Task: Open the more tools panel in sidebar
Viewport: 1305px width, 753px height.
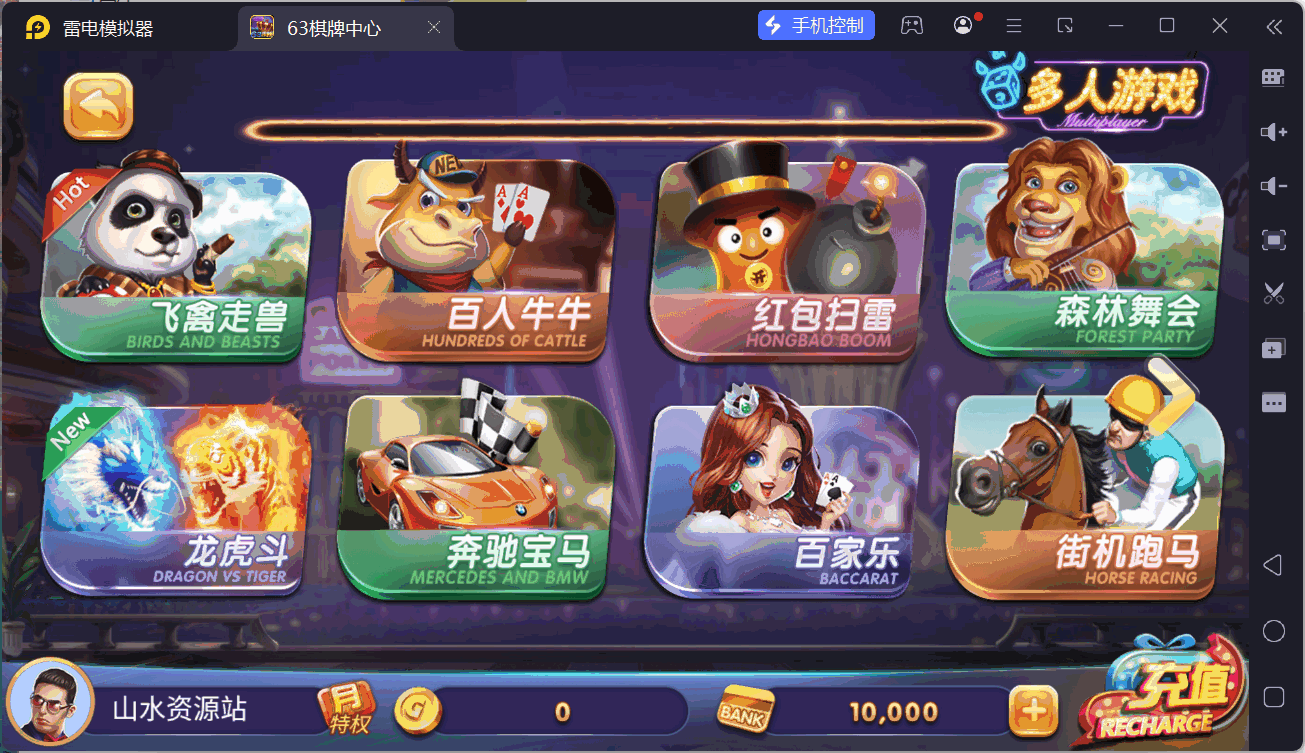Action: click(1272, 402)
